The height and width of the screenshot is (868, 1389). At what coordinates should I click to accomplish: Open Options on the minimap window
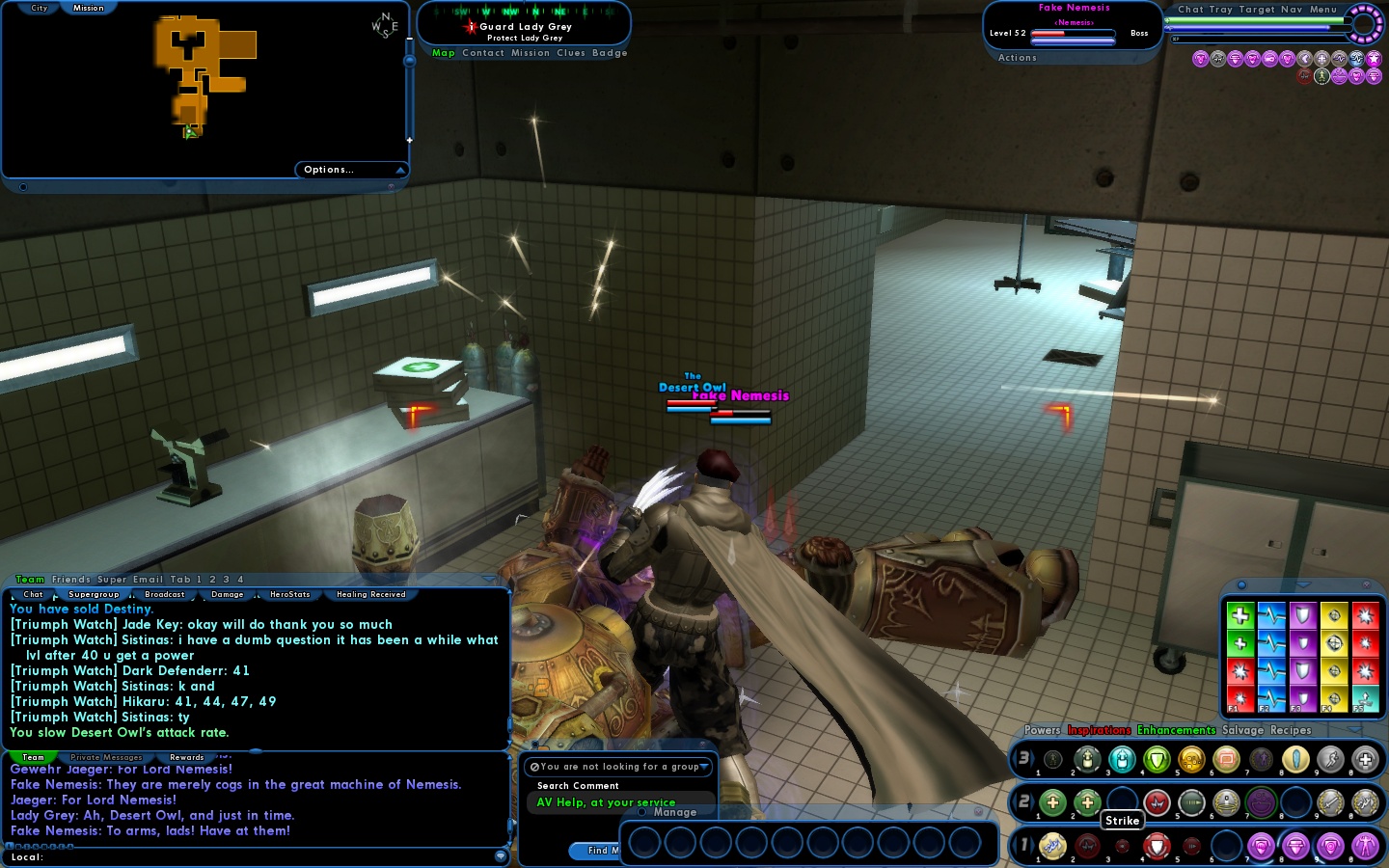326,169
